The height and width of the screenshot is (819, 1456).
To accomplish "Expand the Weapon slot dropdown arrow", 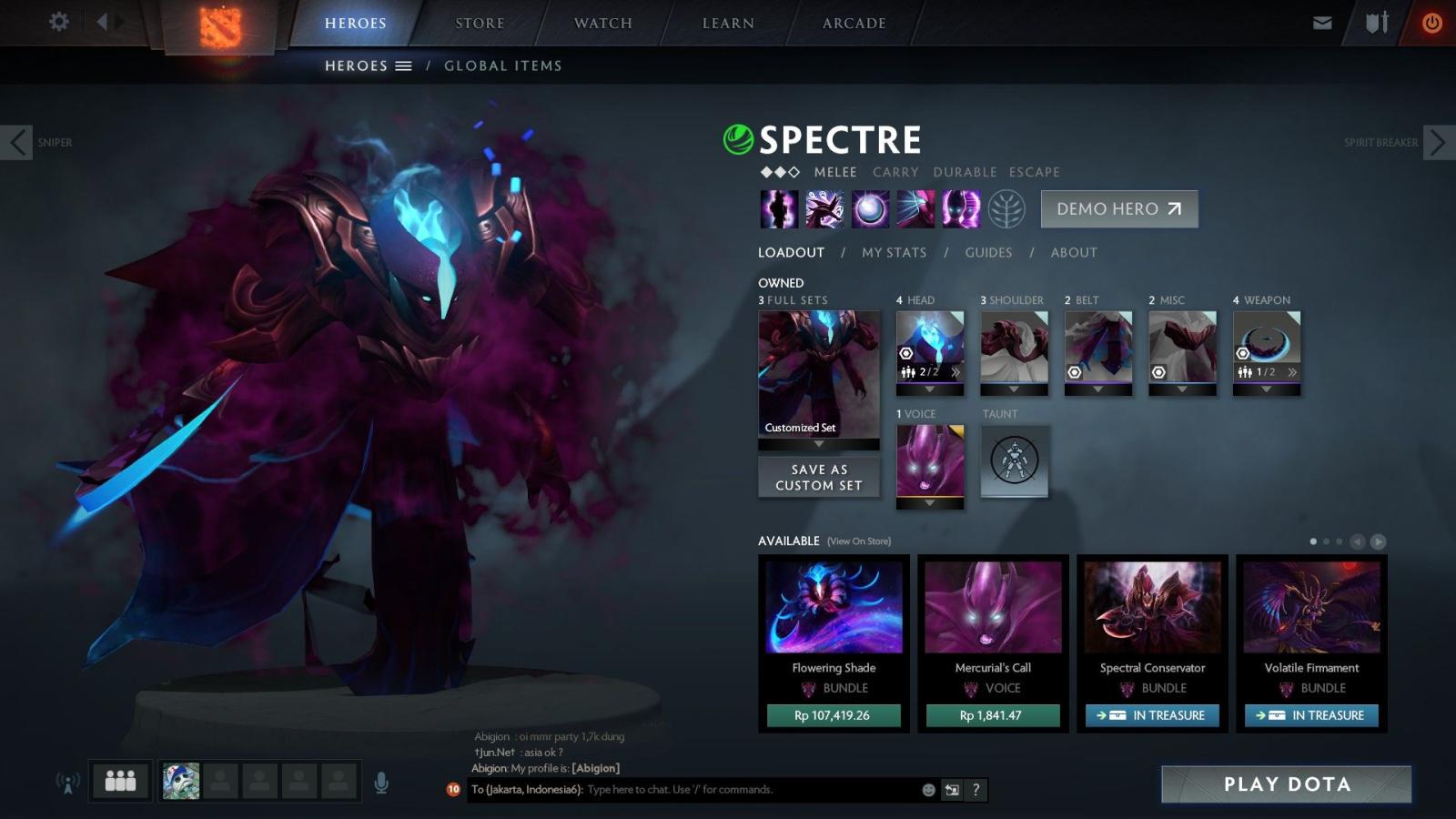I will [x=1267, y=389].
